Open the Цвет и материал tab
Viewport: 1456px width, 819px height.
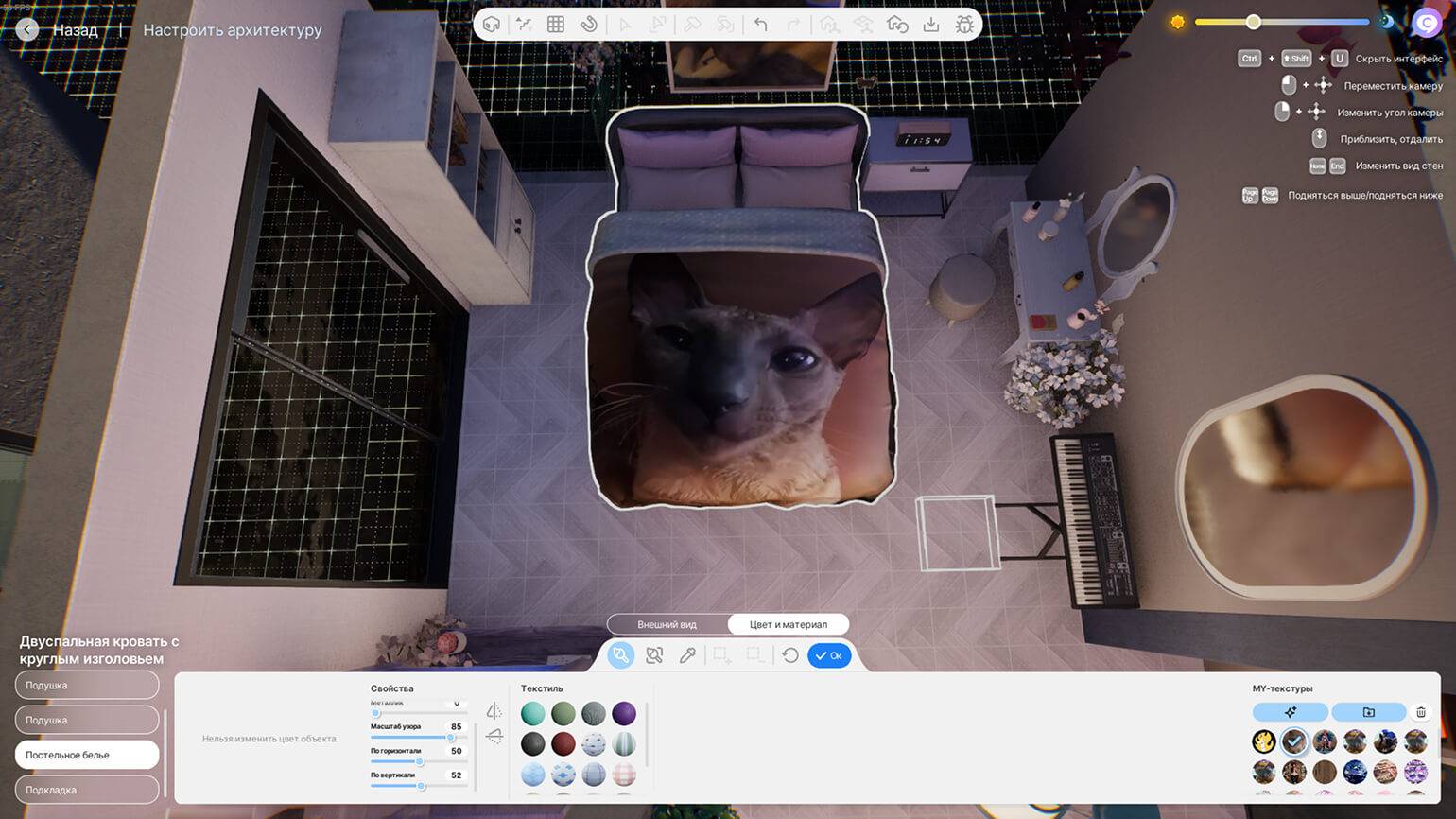(788, 624)
